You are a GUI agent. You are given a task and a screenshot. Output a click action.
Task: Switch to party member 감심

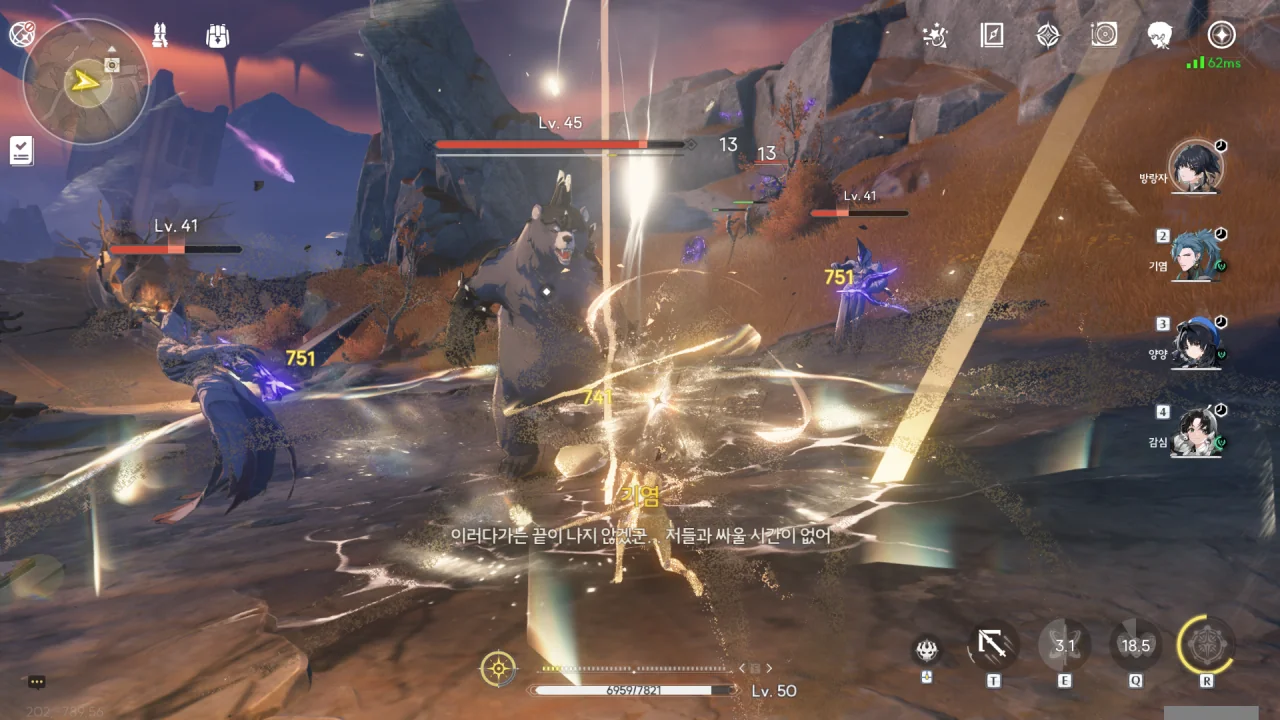pyautogui.click(x=1196, y=432)
